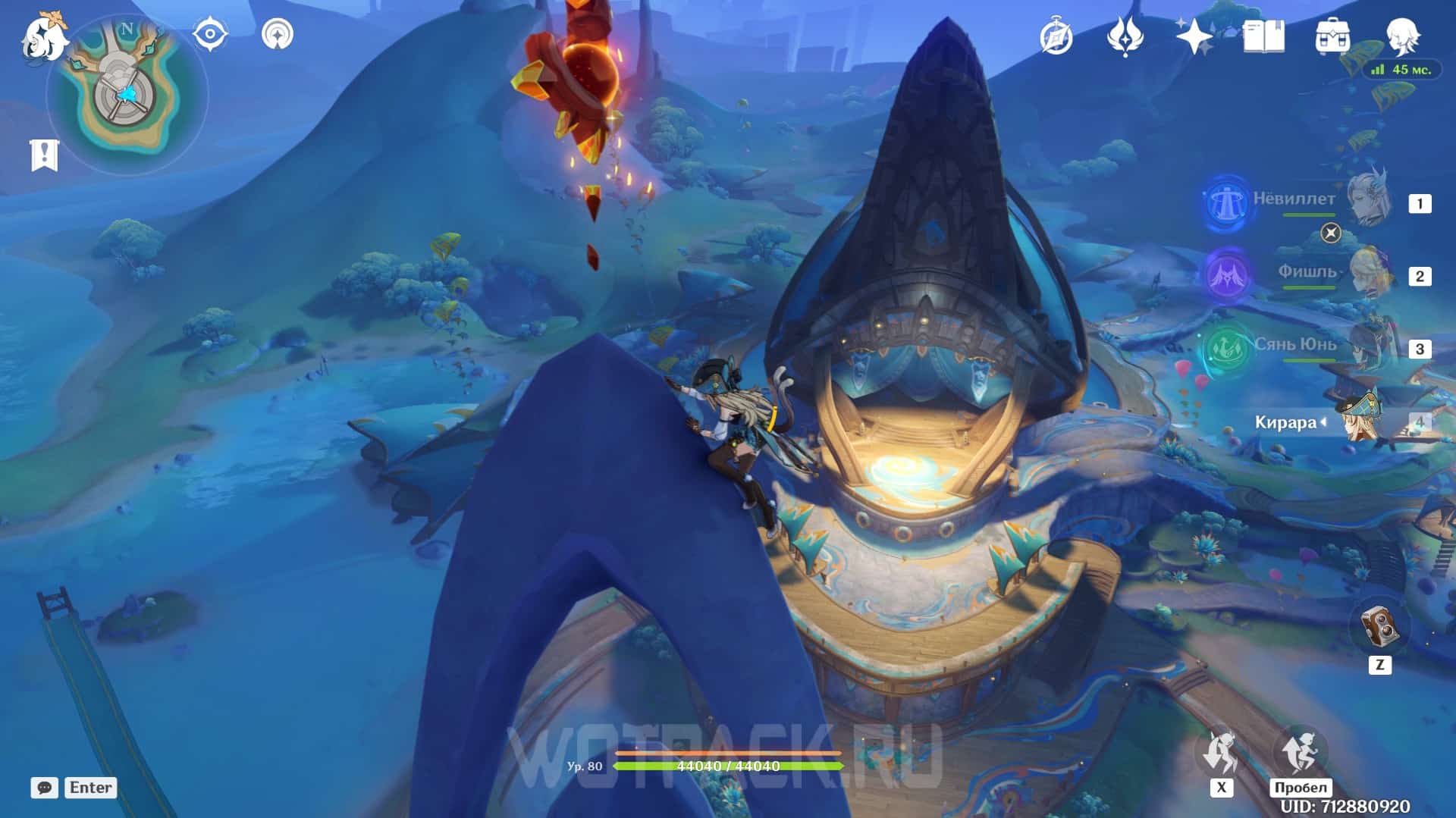The width and height of the screenshot is (1456, 818).
Task: Open the adventurer handbook book icon
Action: pyautogui.click(x=1263, y=36)
